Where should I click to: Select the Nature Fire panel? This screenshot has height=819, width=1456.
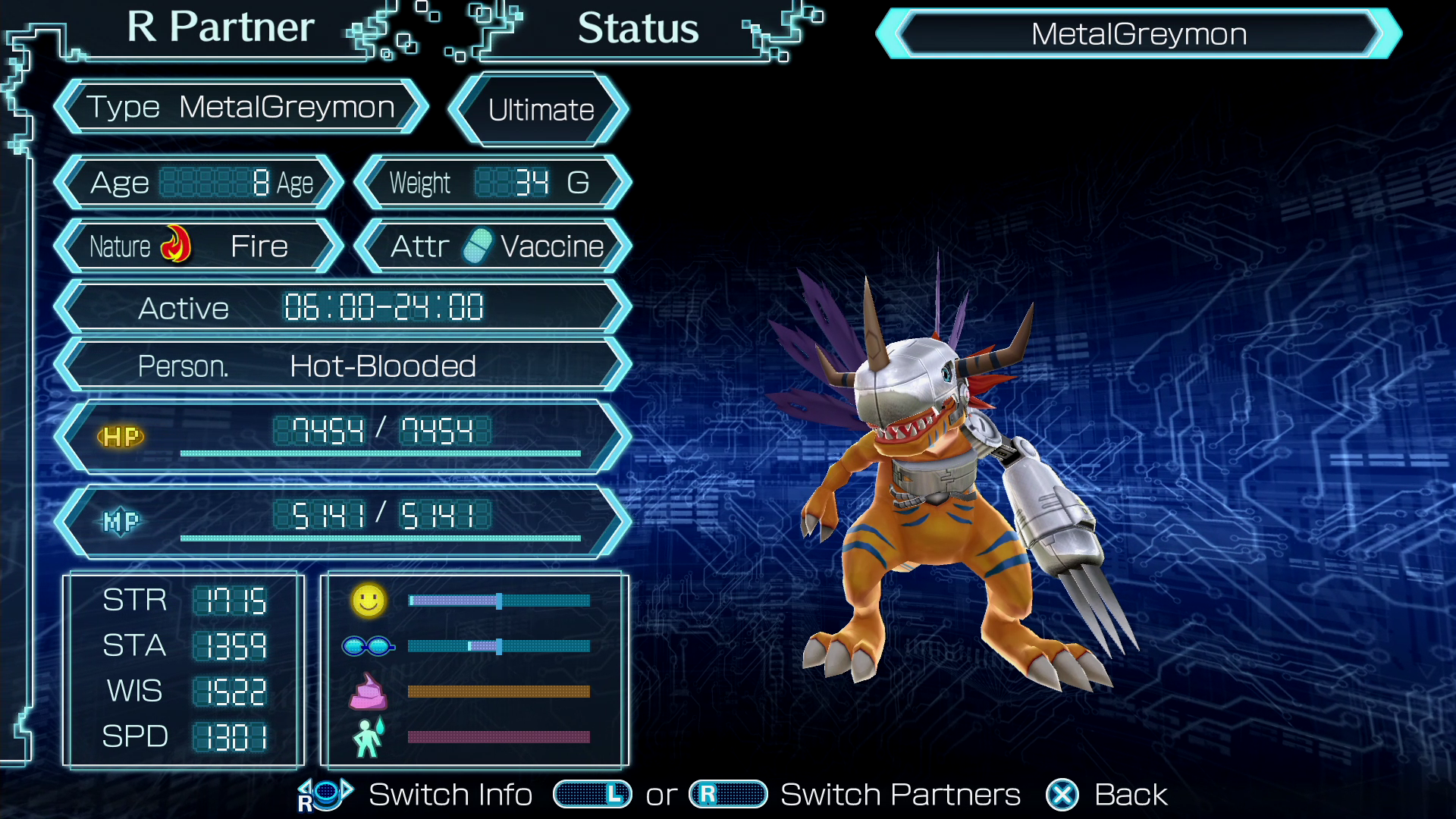(x=199, y=246)
